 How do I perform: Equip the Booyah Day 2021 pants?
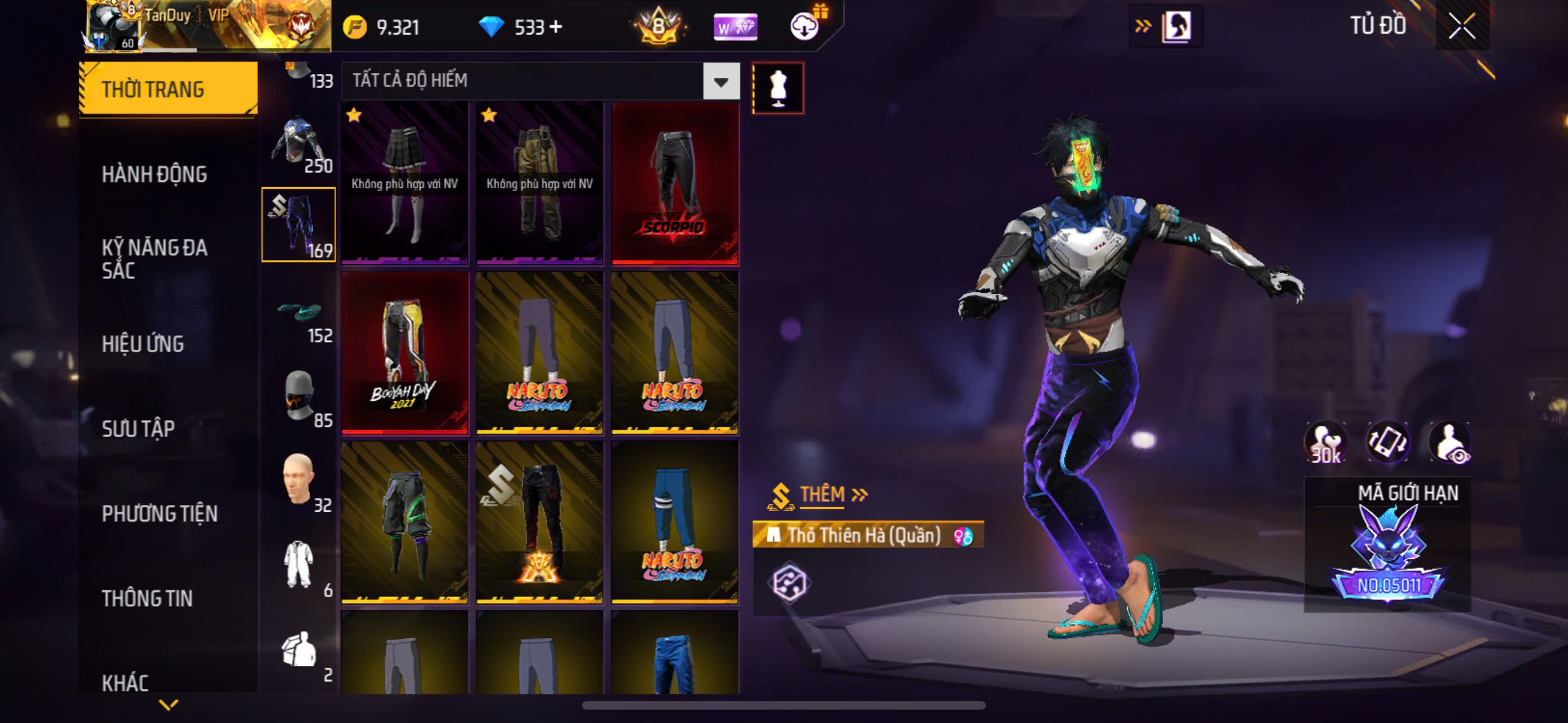[x=405, y=353]
